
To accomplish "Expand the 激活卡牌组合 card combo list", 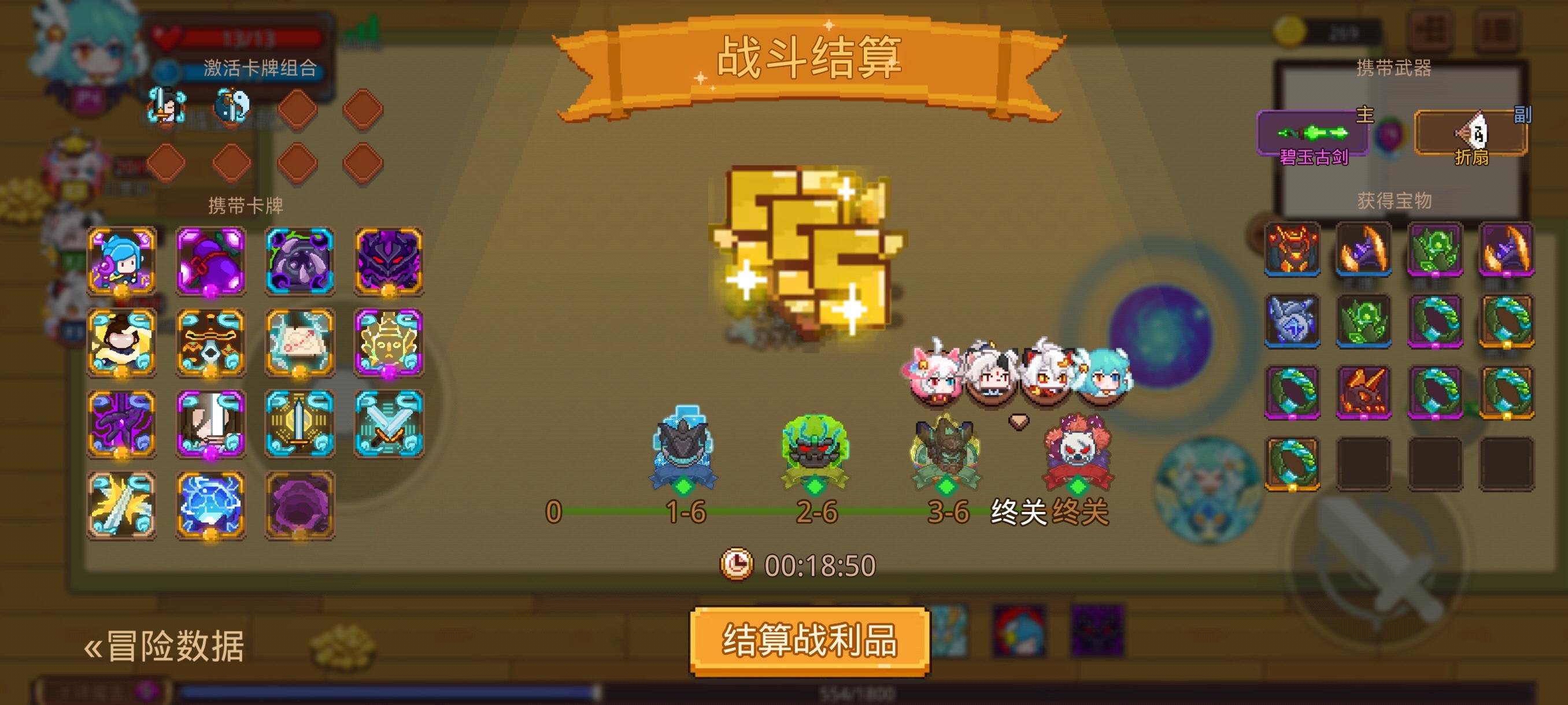I will click(x=261, y=69).
